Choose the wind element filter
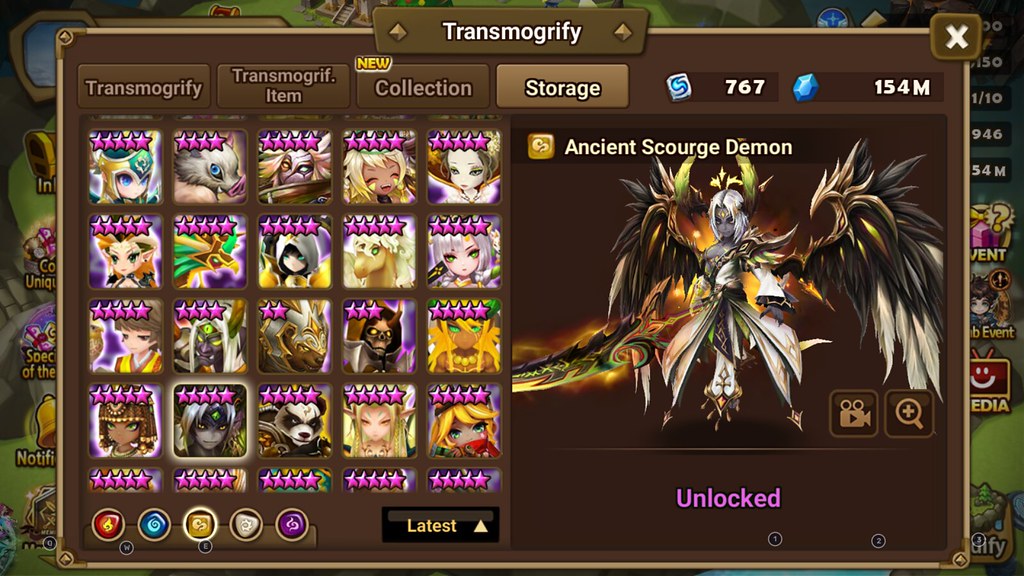This screenshot has height=576, width=1024. point(201,523)
